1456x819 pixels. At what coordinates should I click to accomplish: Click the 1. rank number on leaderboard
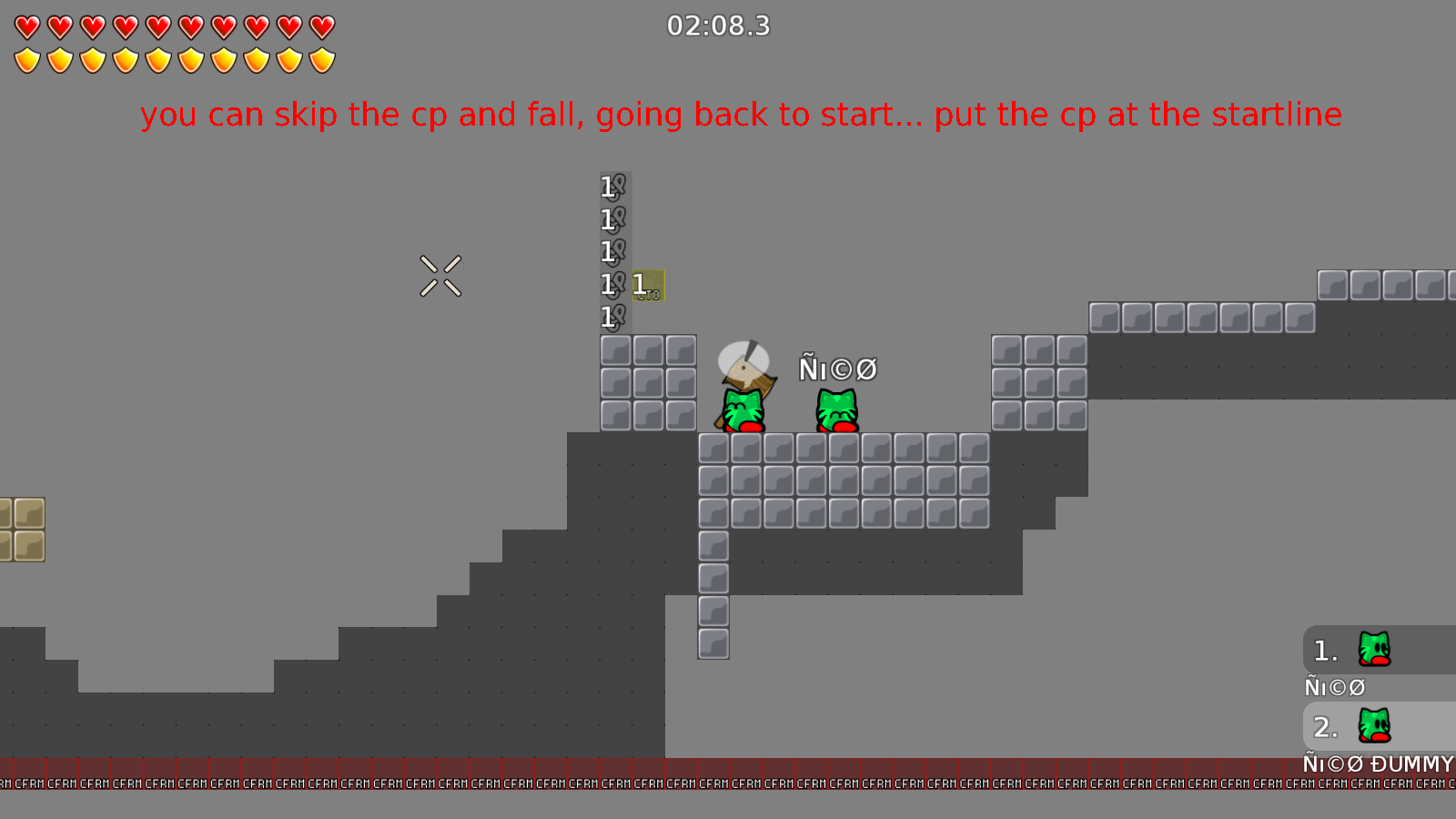tap(1324, 650)
